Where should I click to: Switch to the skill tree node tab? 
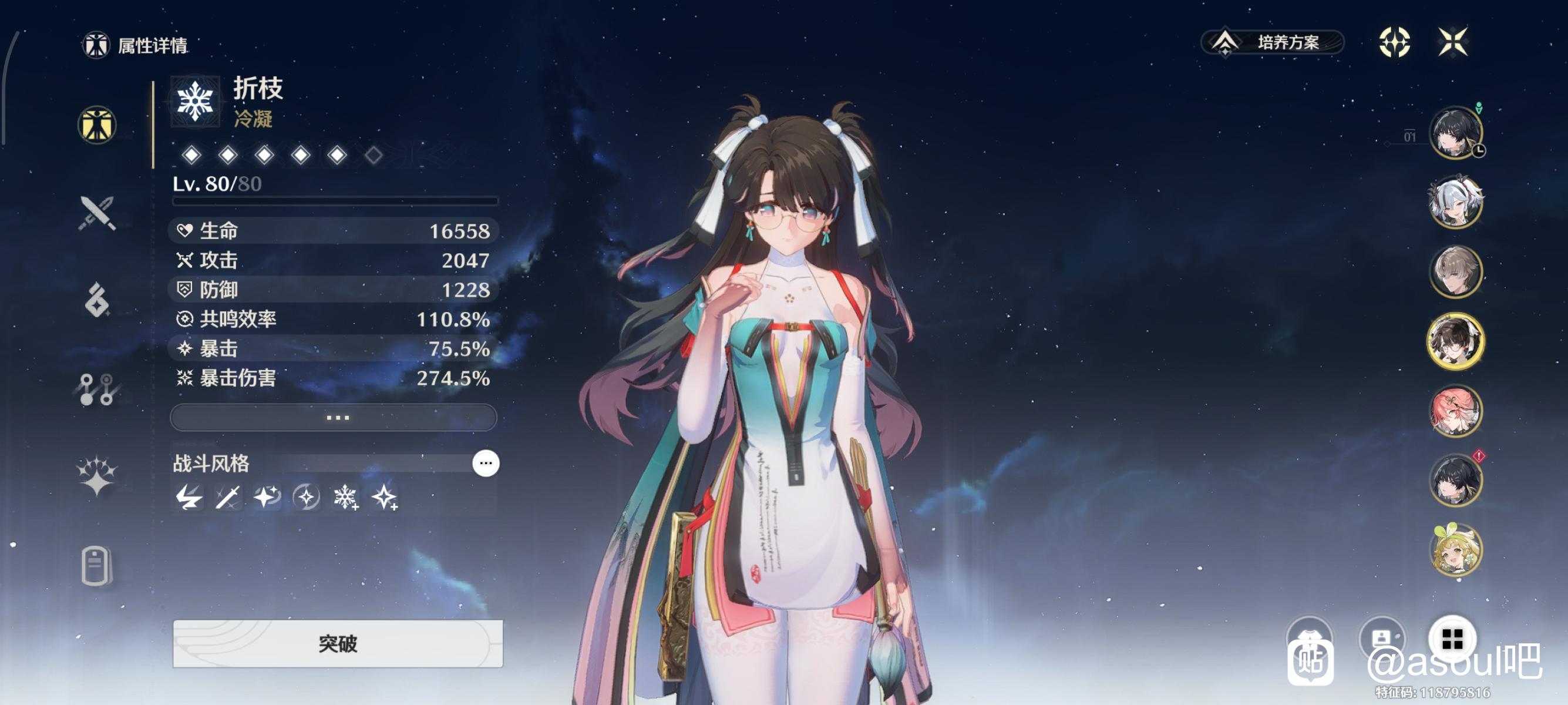97,389
